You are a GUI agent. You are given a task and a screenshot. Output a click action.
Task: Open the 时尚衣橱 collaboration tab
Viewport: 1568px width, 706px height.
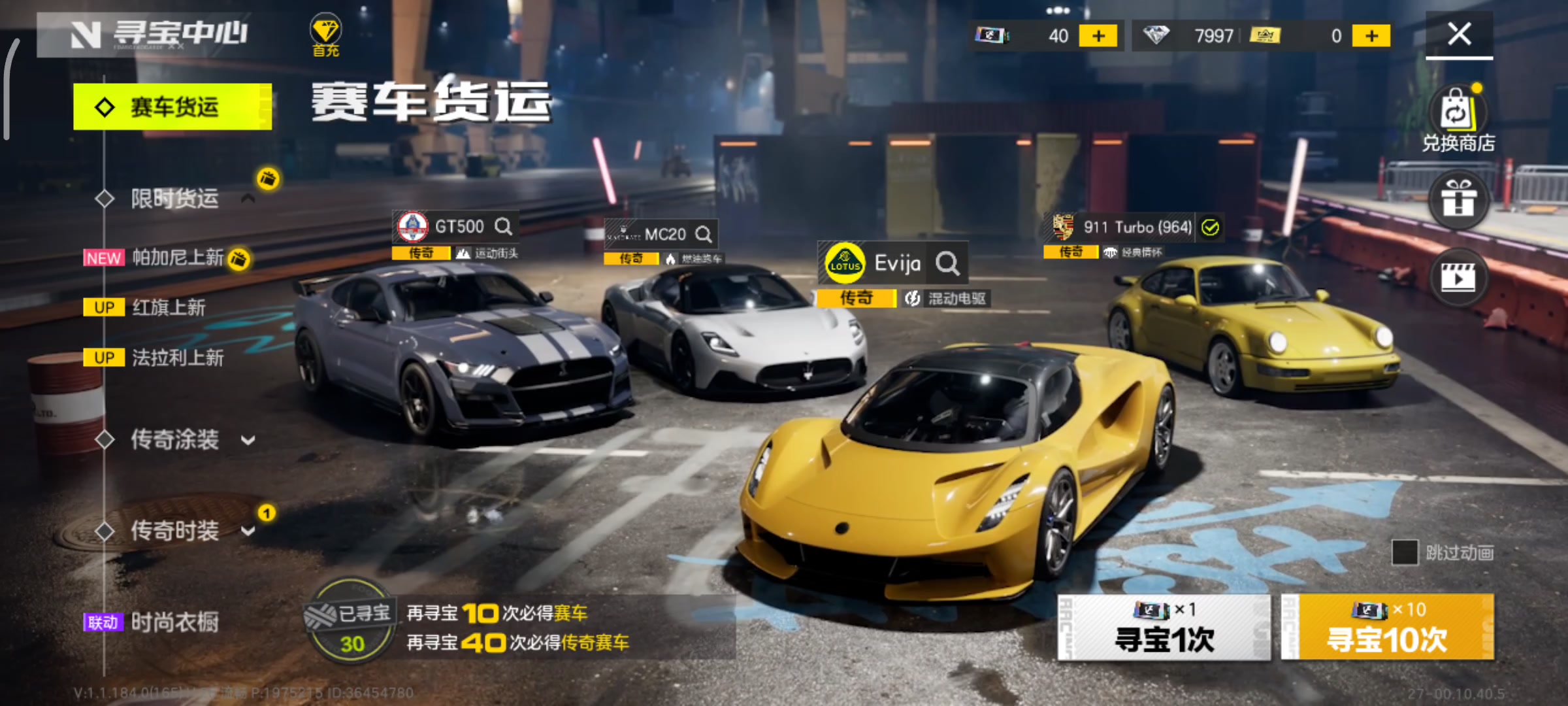click(x=174, y=622)
